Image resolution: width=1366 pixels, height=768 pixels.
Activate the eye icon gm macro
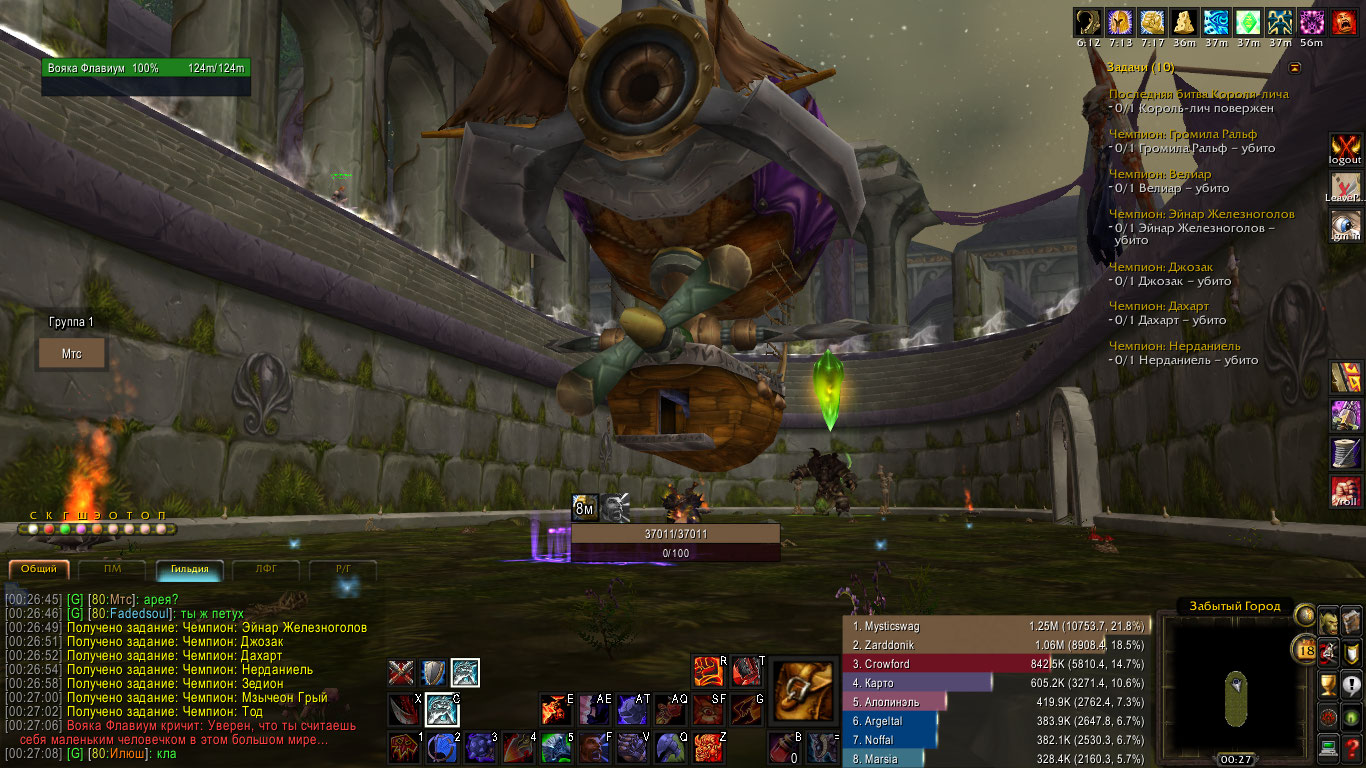(1345, 226)
